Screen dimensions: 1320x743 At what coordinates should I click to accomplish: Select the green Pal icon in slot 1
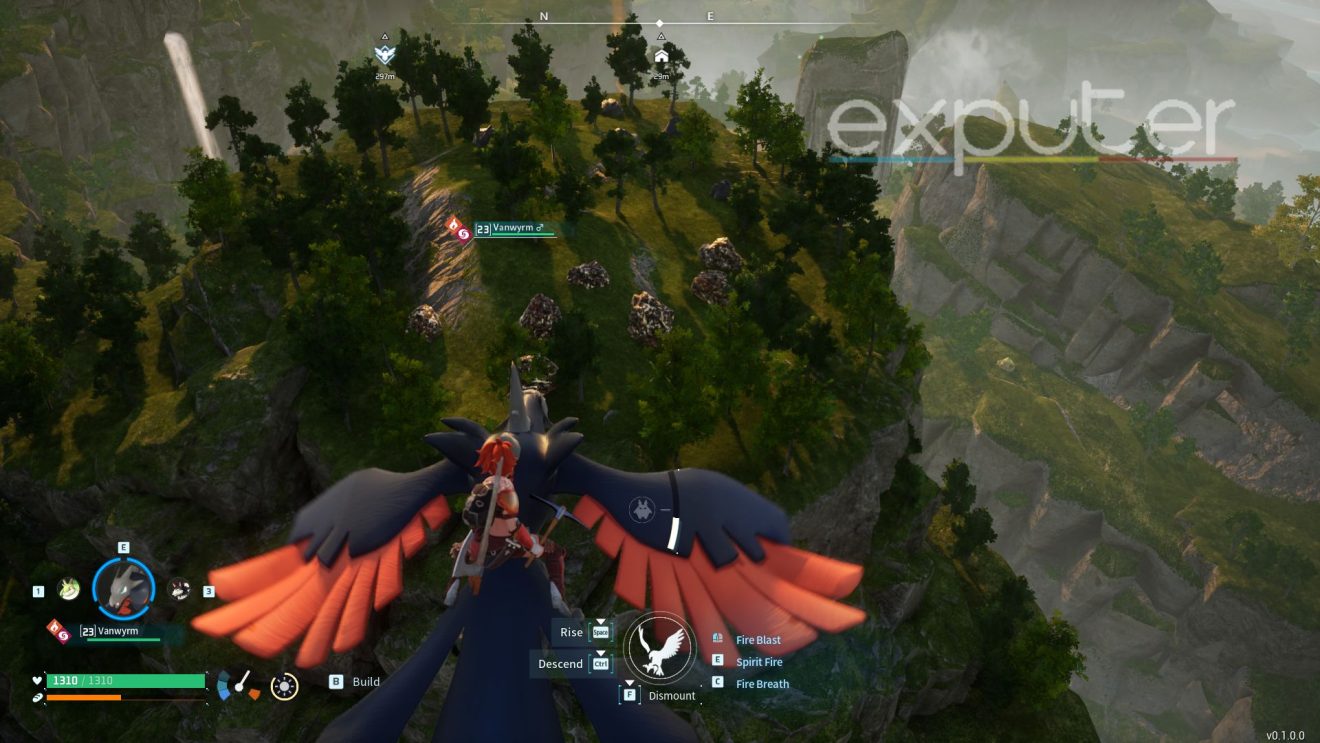(68, 589)
